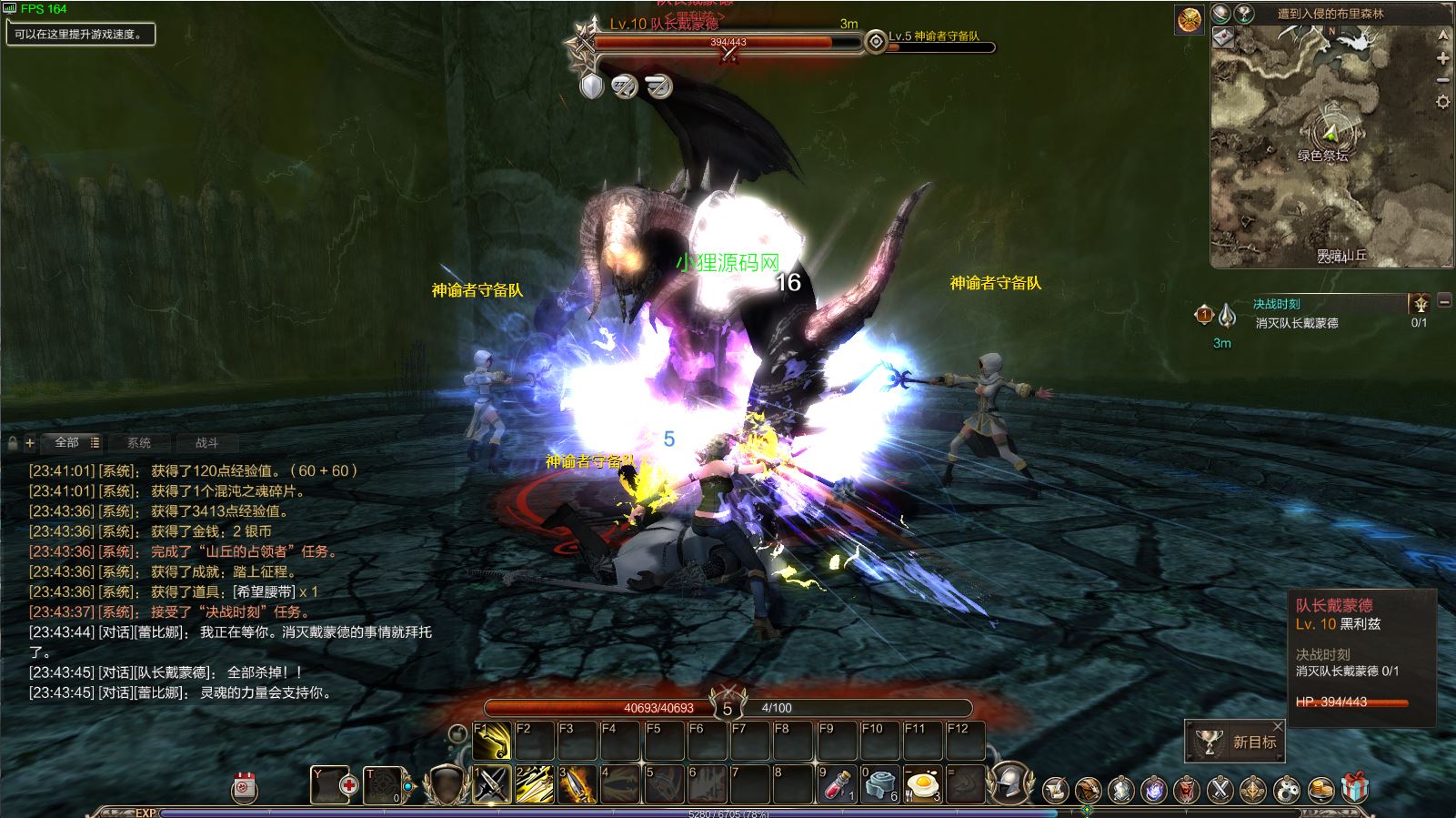The height and width of the screenshot is (818, 1456).
Task: Use the crossed swords skill in slot 1
Action: (491, 784)
